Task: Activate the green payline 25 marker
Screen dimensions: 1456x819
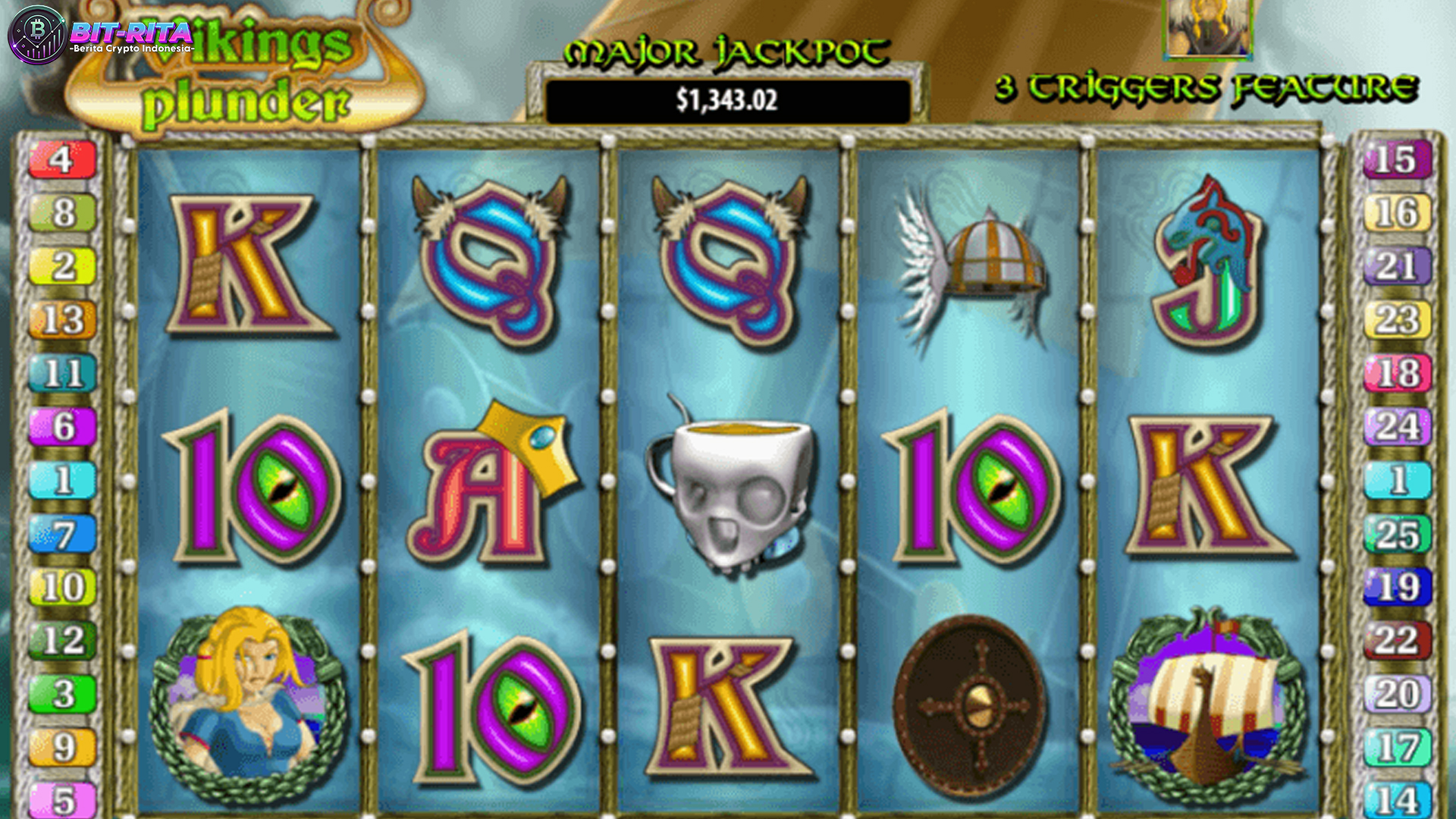Action: pyautogui.click(x=1397, y=534)
